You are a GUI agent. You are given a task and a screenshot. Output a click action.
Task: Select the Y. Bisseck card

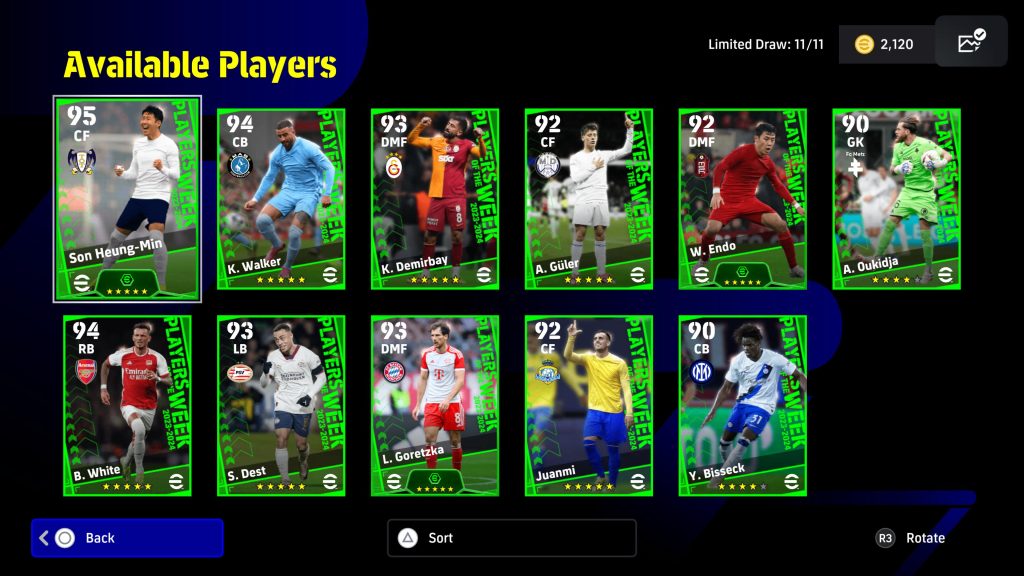[x=743, y=405]
